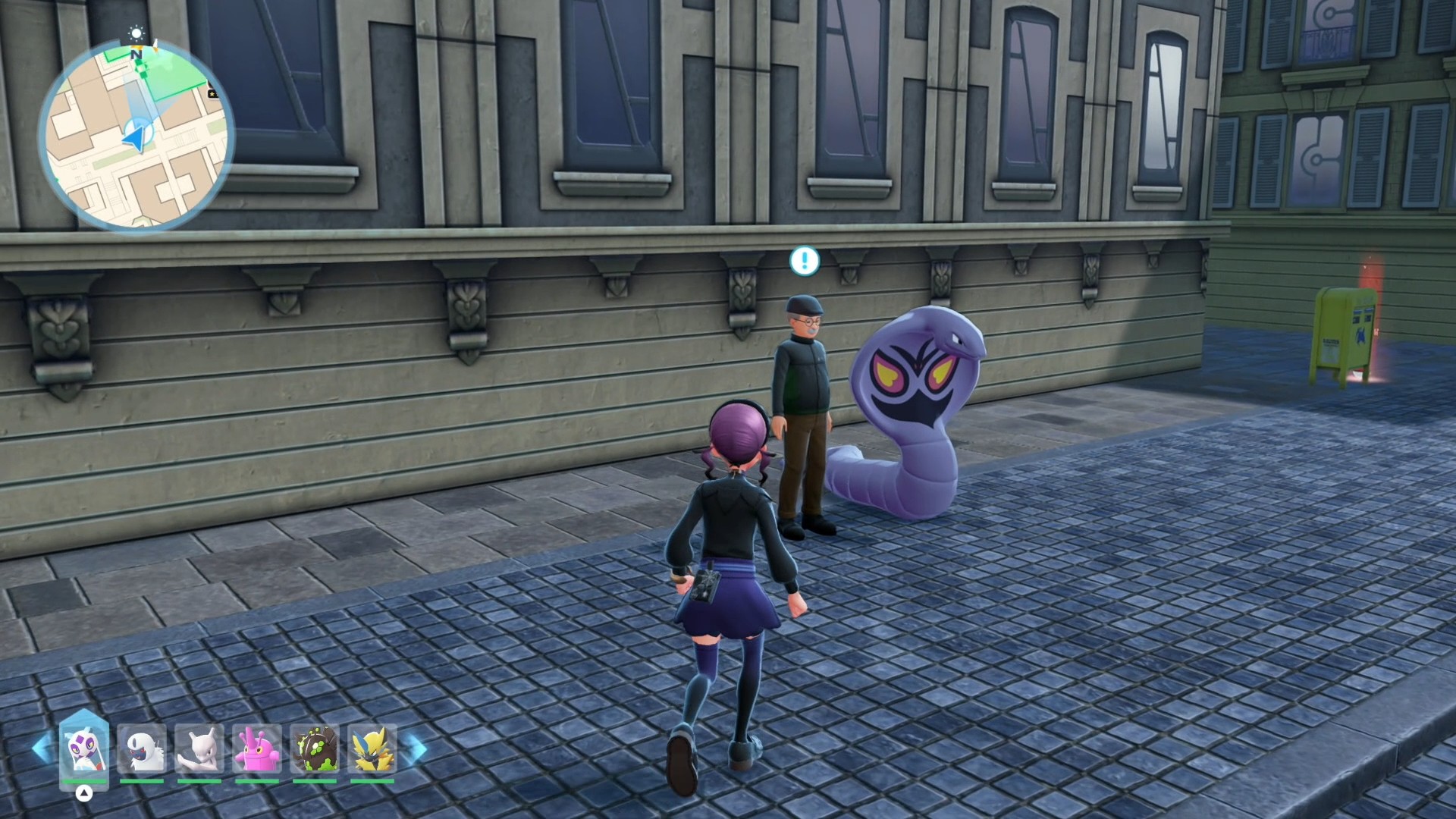Image resolution: width=1456 pixels, height=819 pixels.
Task: Click the left arrow beside the party bar
Action: pos(42,748)
